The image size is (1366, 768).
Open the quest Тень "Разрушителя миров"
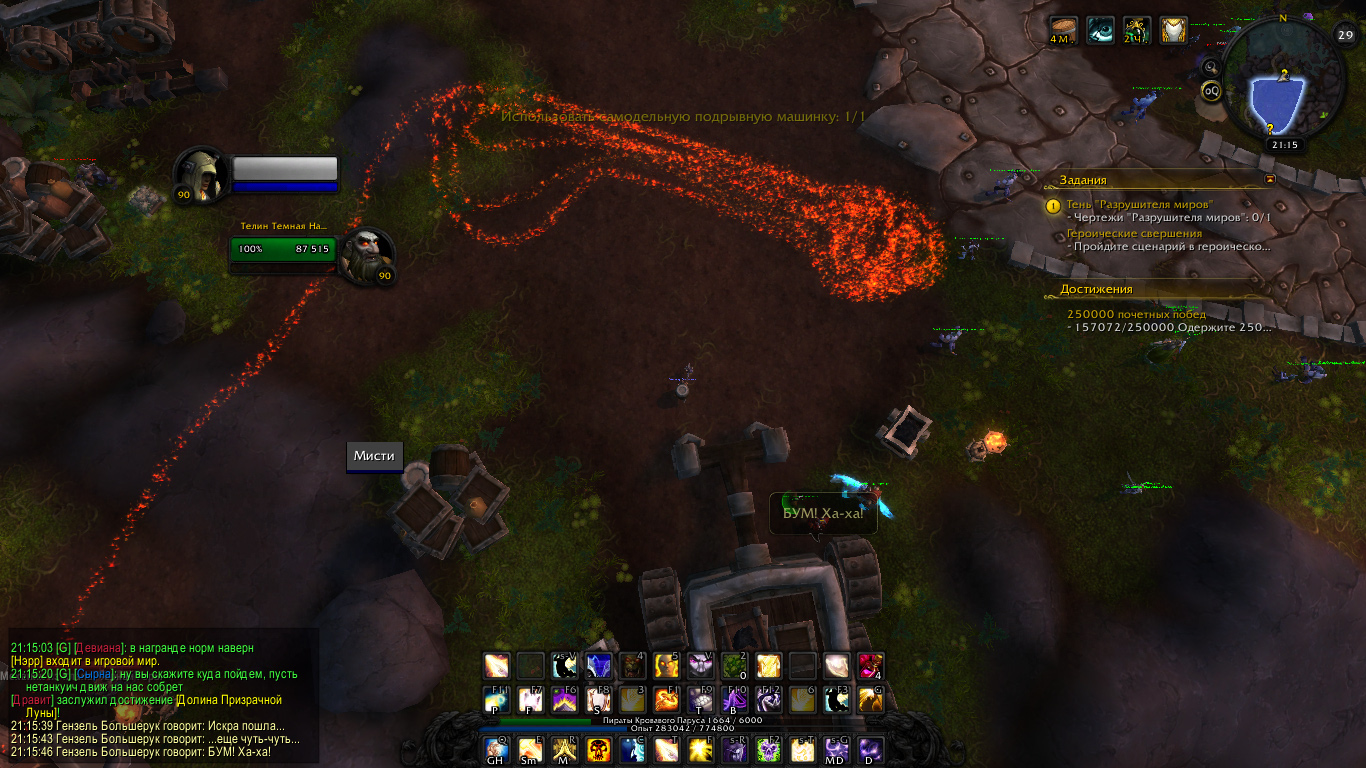(x=1123, y=205)
